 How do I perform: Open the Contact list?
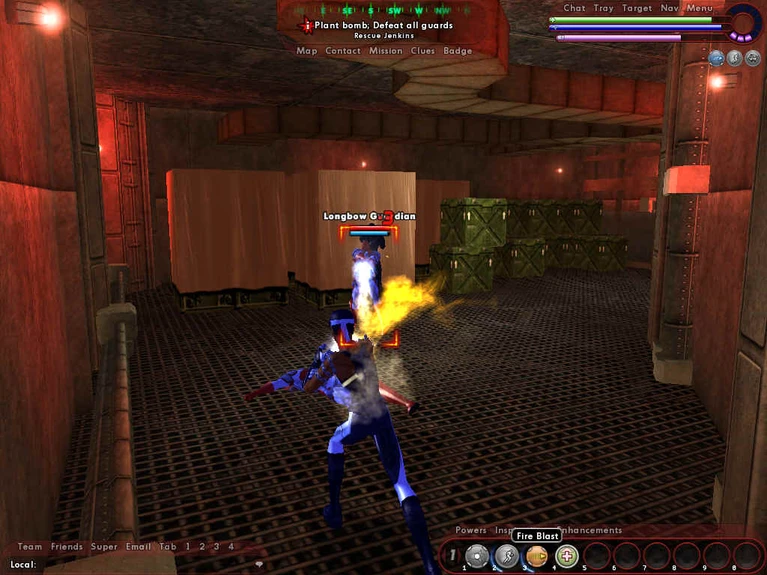coord(343,51)
